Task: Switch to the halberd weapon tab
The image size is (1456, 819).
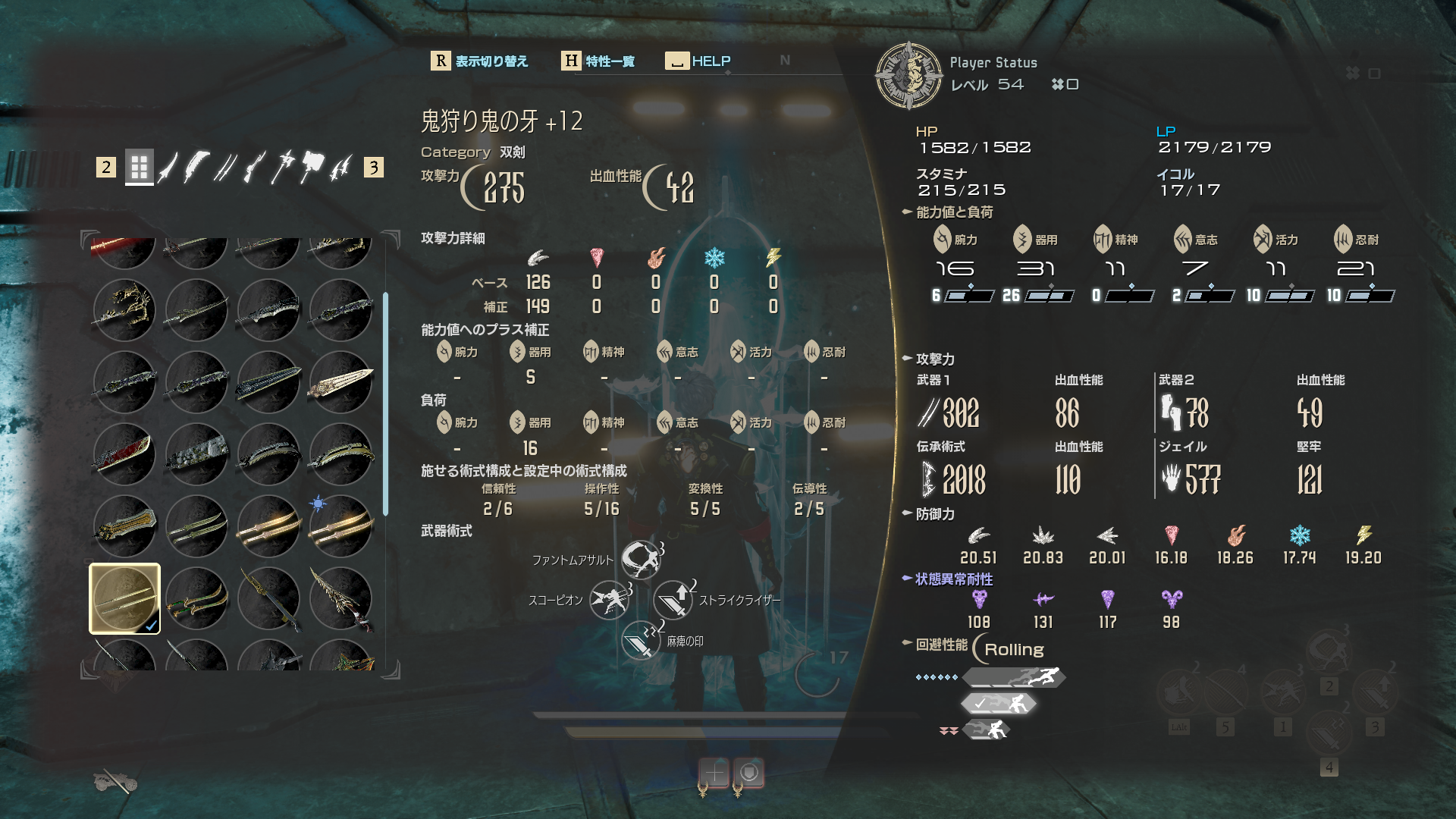Action: pyautogui.click(x=282, y=167)
